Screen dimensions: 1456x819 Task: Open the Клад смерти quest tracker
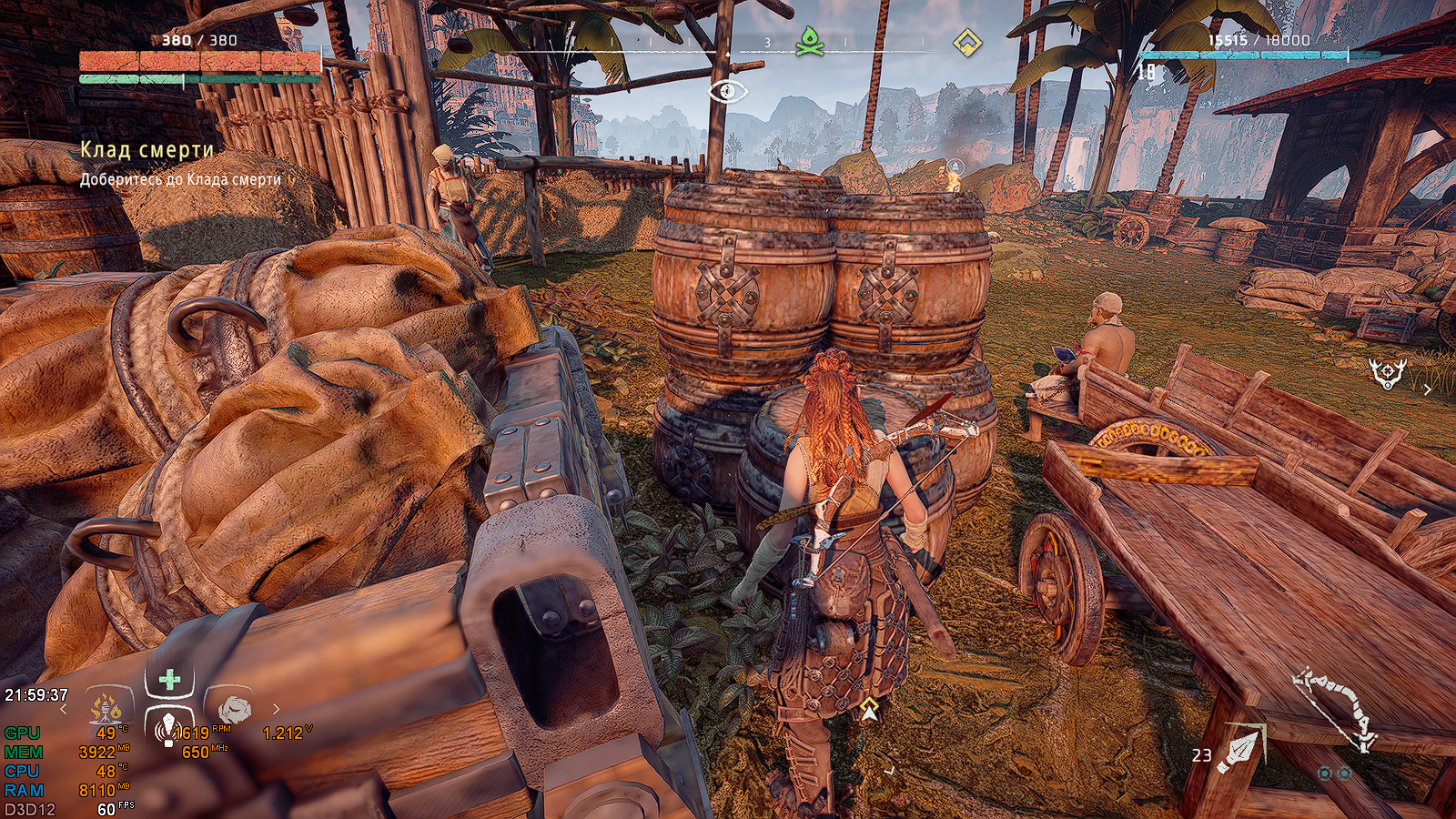click(x=147, y=149)
